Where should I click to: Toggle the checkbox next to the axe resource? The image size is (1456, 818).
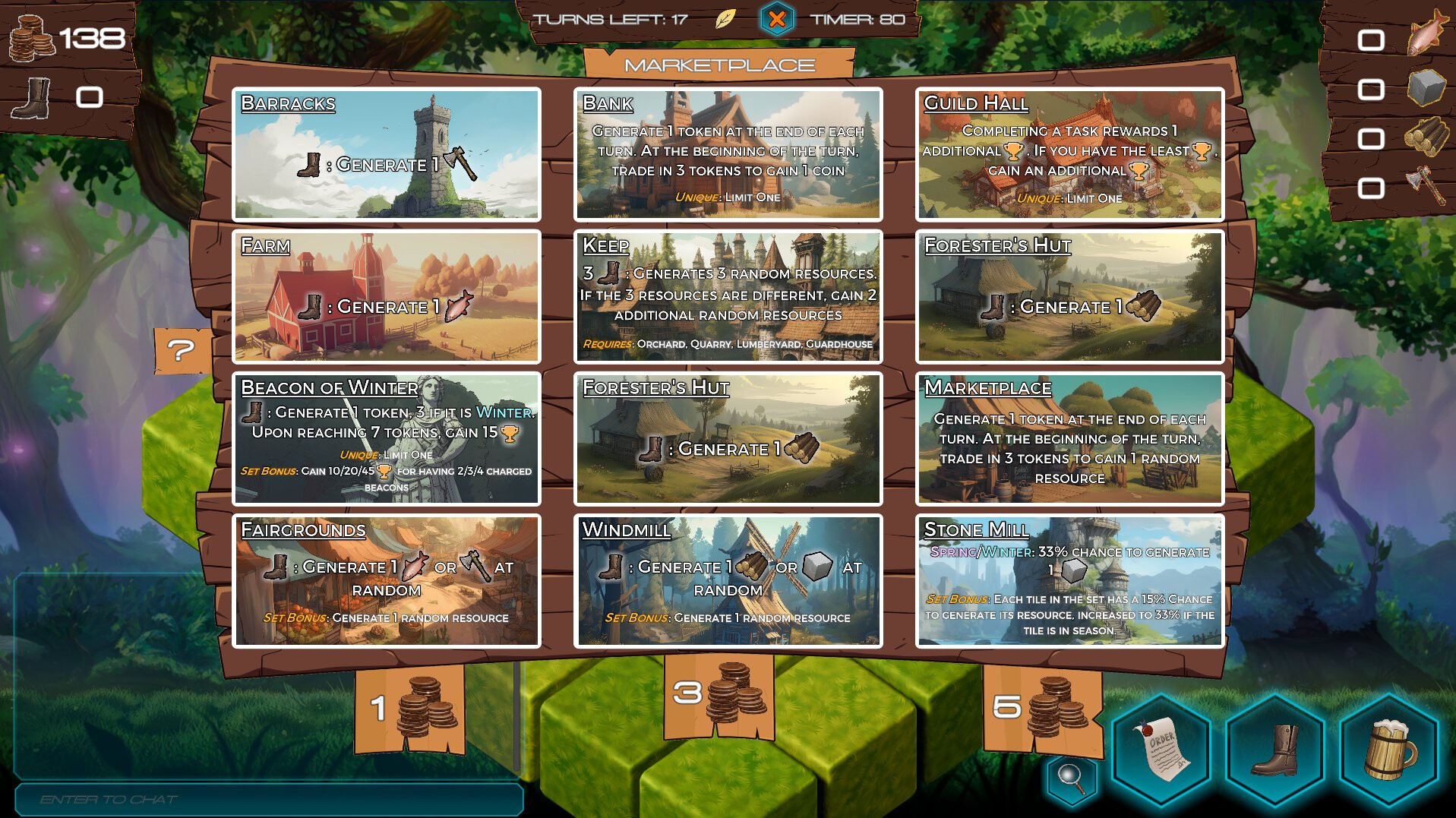click(1373, 185)
